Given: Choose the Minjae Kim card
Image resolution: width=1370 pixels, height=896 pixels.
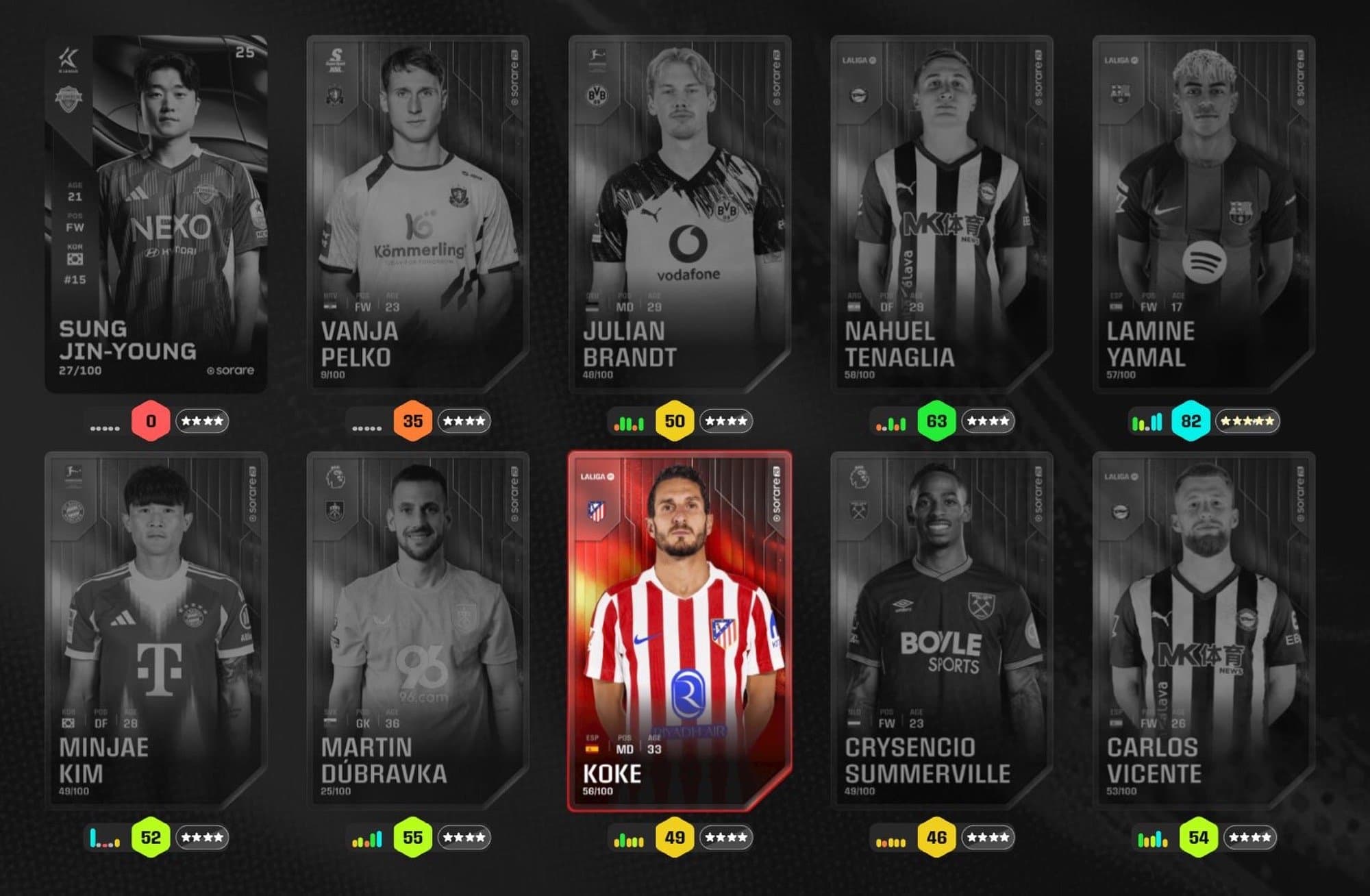Looking at the screenshot, I should coord(156,630).
